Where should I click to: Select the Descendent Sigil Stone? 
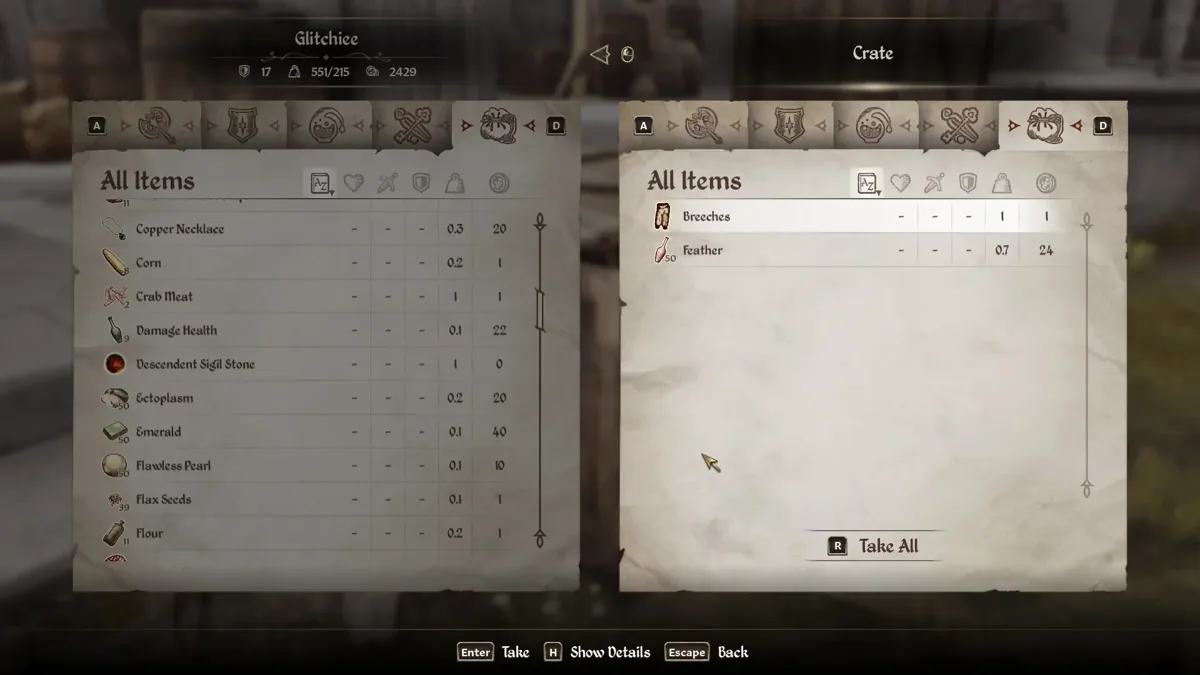(195, 365)
